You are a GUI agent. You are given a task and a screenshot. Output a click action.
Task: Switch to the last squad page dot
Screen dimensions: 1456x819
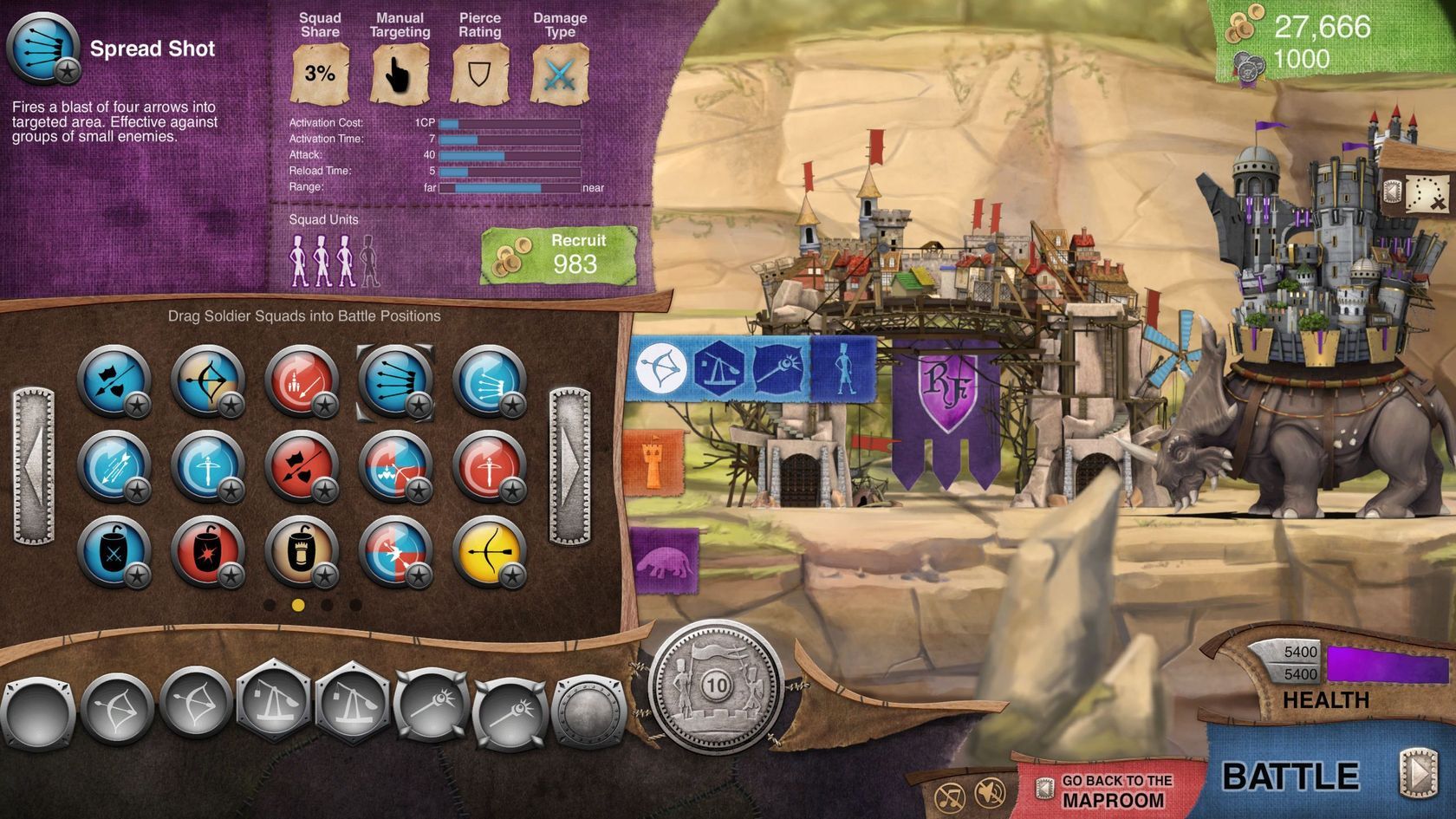355,605
